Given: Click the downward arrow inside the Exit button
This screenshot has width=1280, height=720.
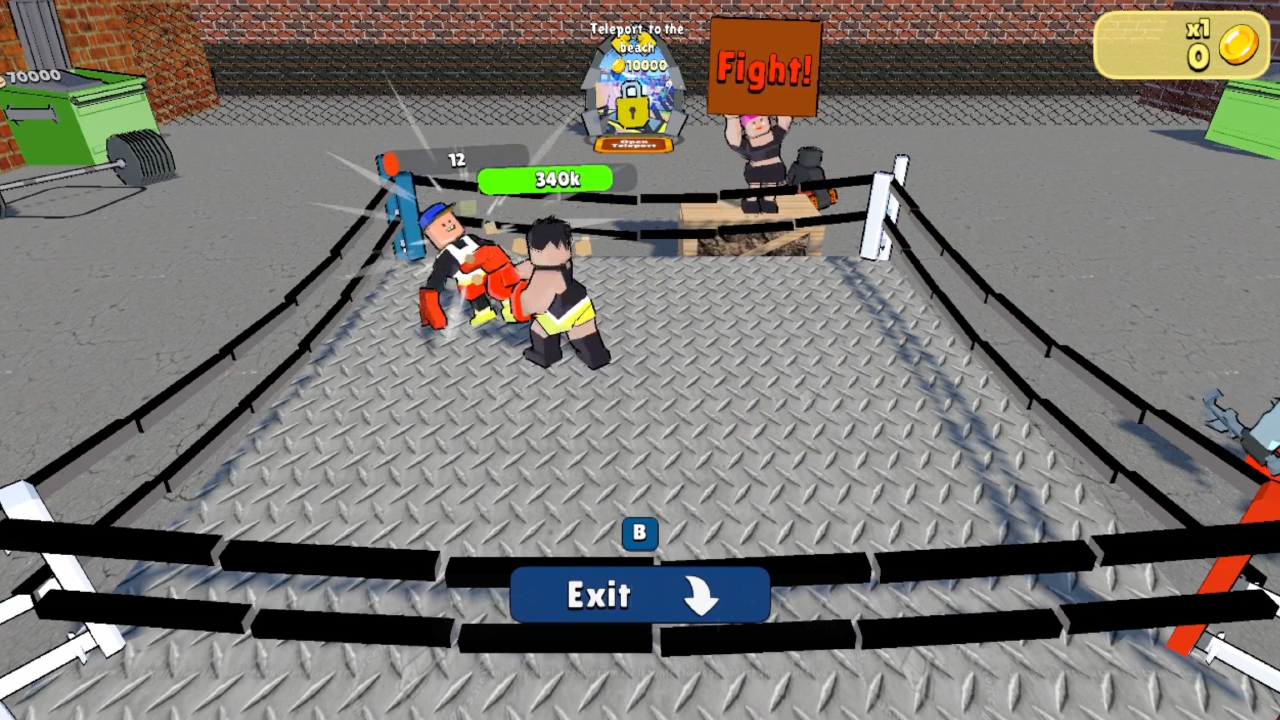Looking at the screenshot, I should 703,595.
